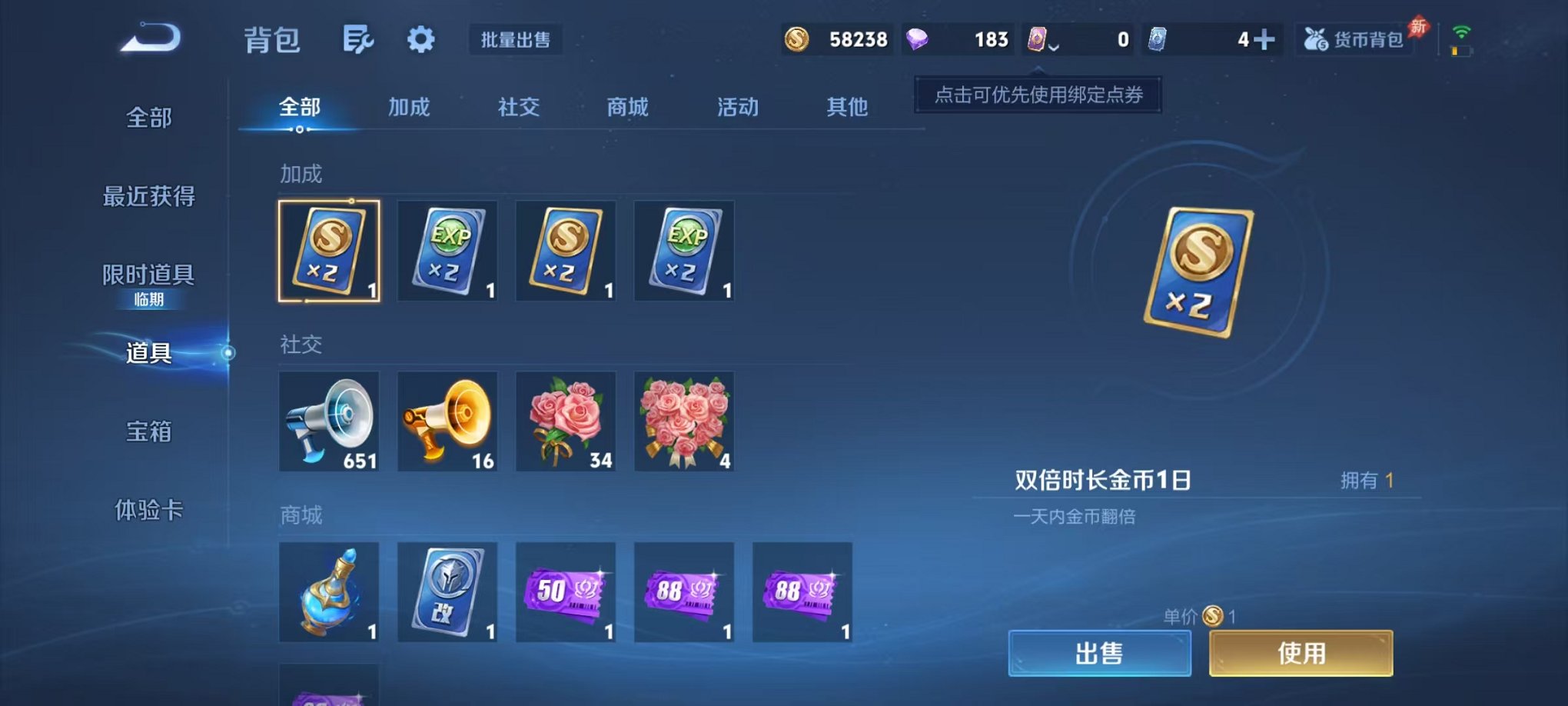Viewport: 1568px width, 706px height.
Task: Select the EXP double card item
Action: tap(447, 251)
